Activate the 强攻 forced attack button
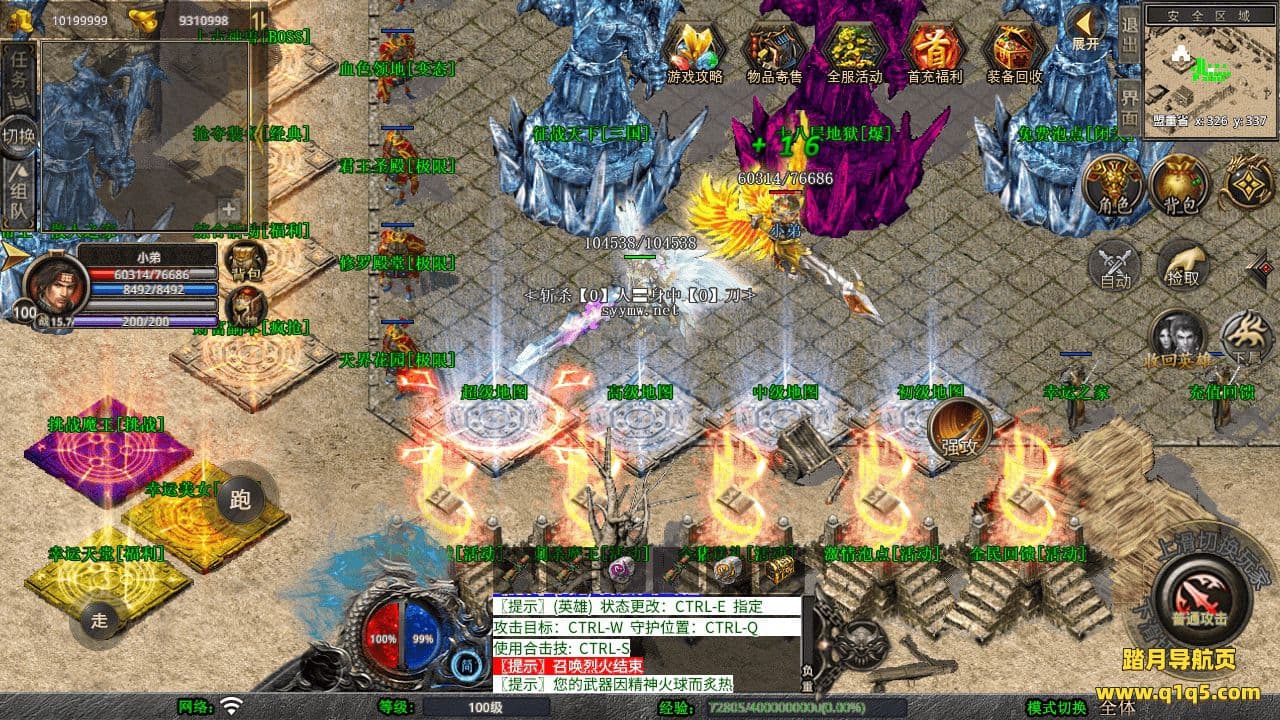 pos(960,430)
